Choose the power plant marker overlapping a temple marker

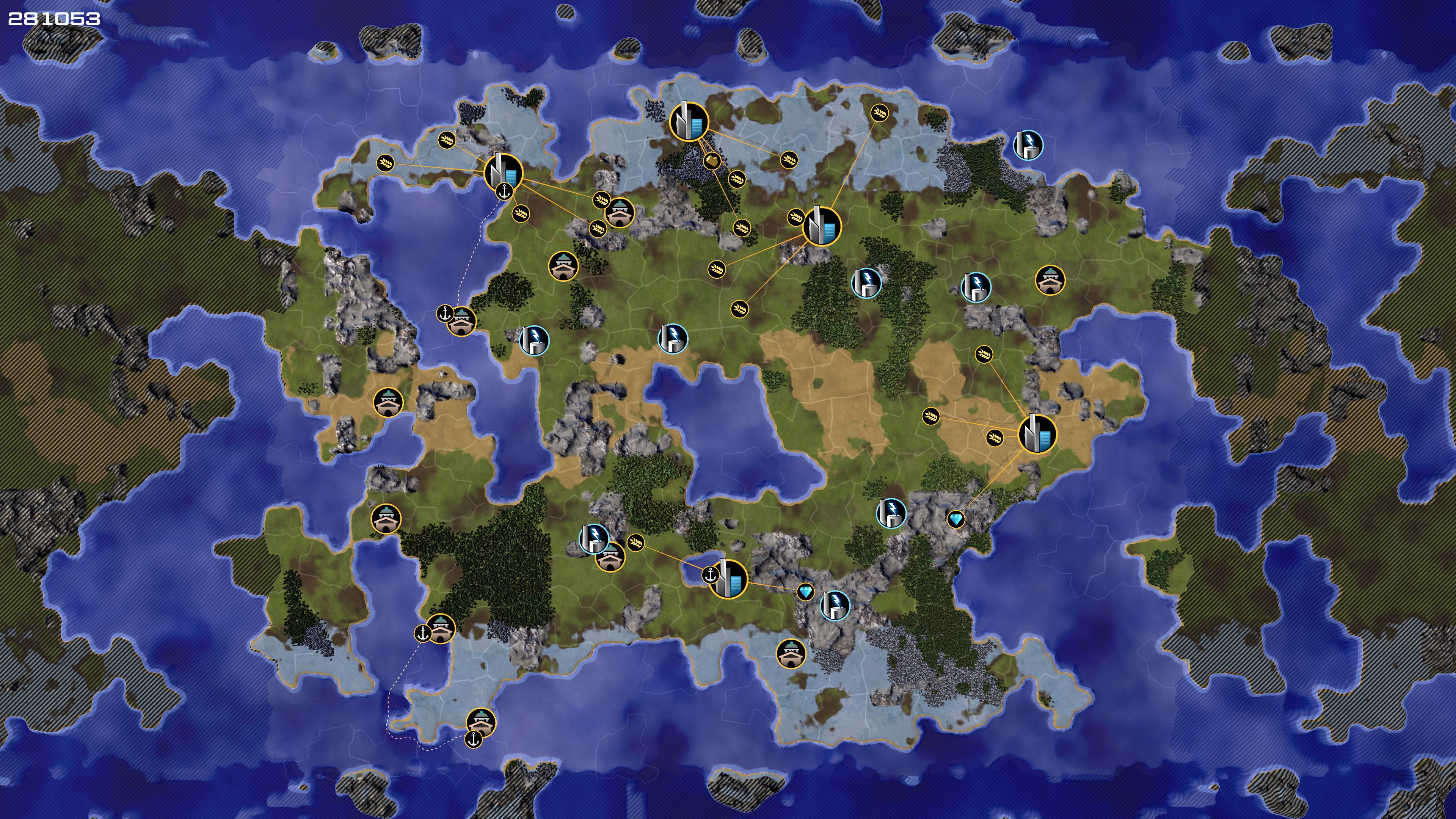pos(593,538)
